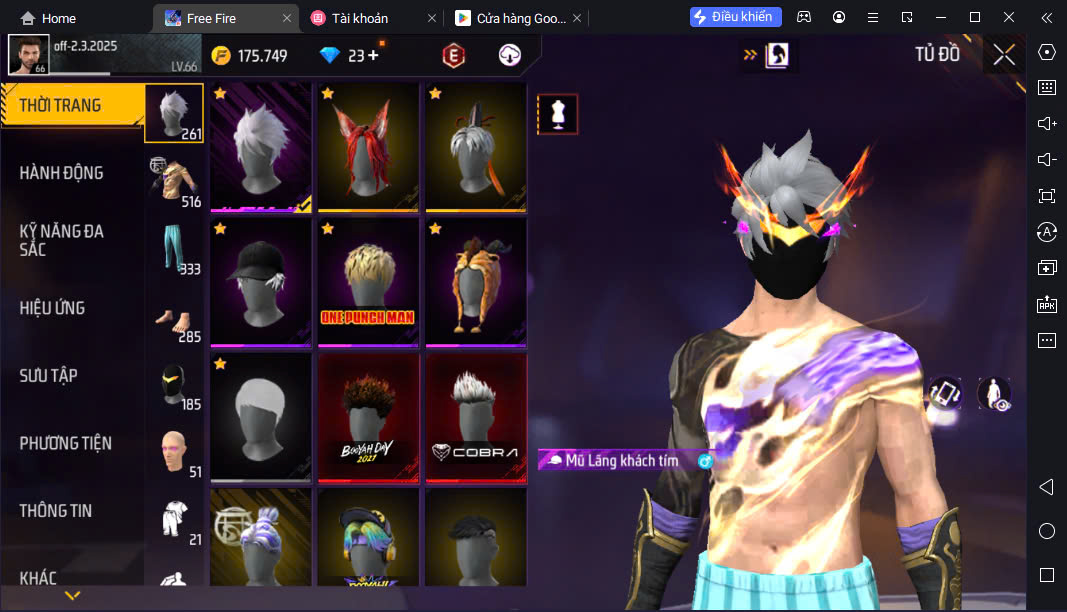The image size is (1067, 612).
Task: Close the Tủ Đồ wardrobe screen
Action: (1004, 55)
